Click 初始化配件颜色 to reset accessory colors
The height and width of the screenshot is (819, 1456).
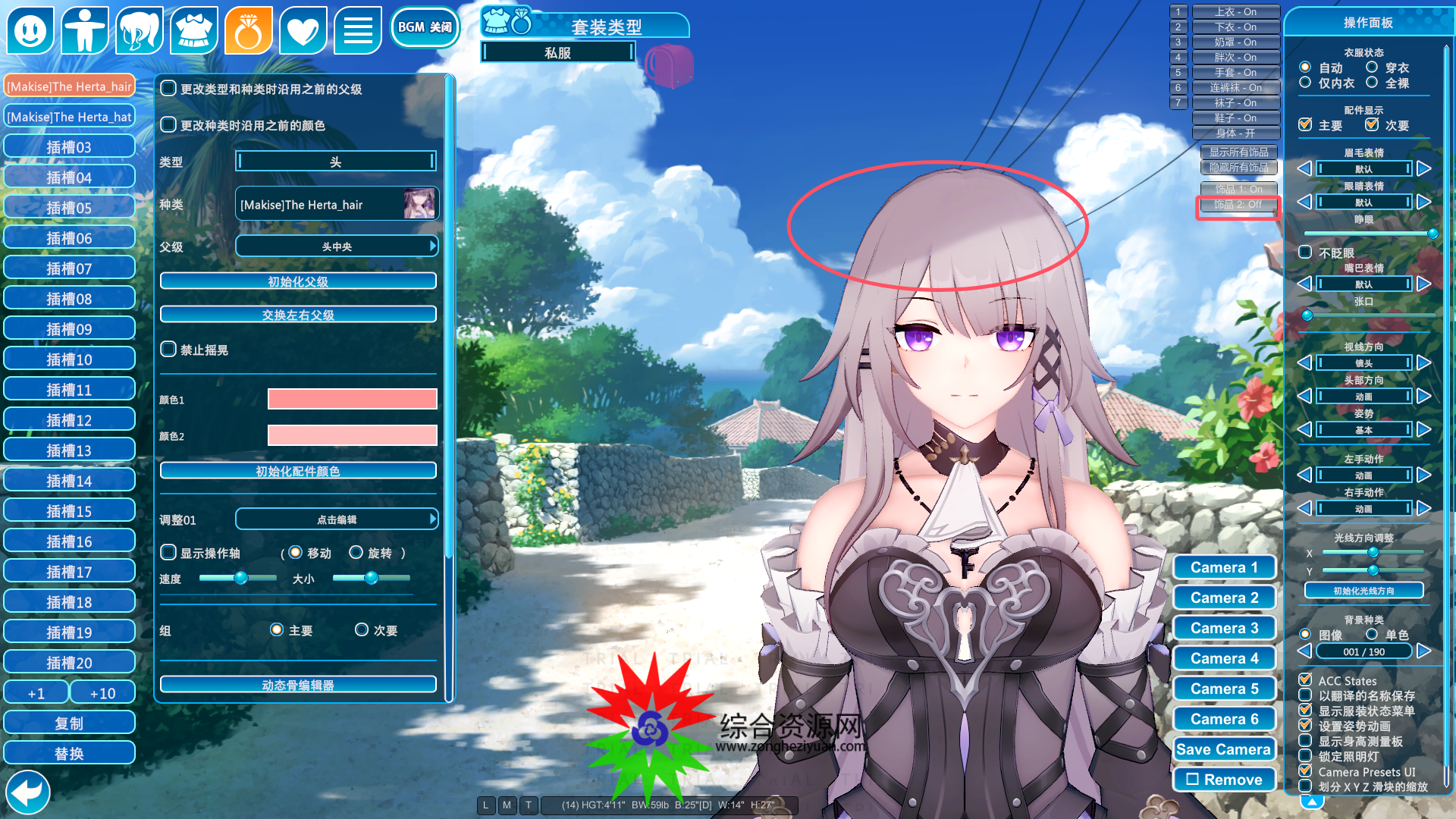tap(298, 471)
